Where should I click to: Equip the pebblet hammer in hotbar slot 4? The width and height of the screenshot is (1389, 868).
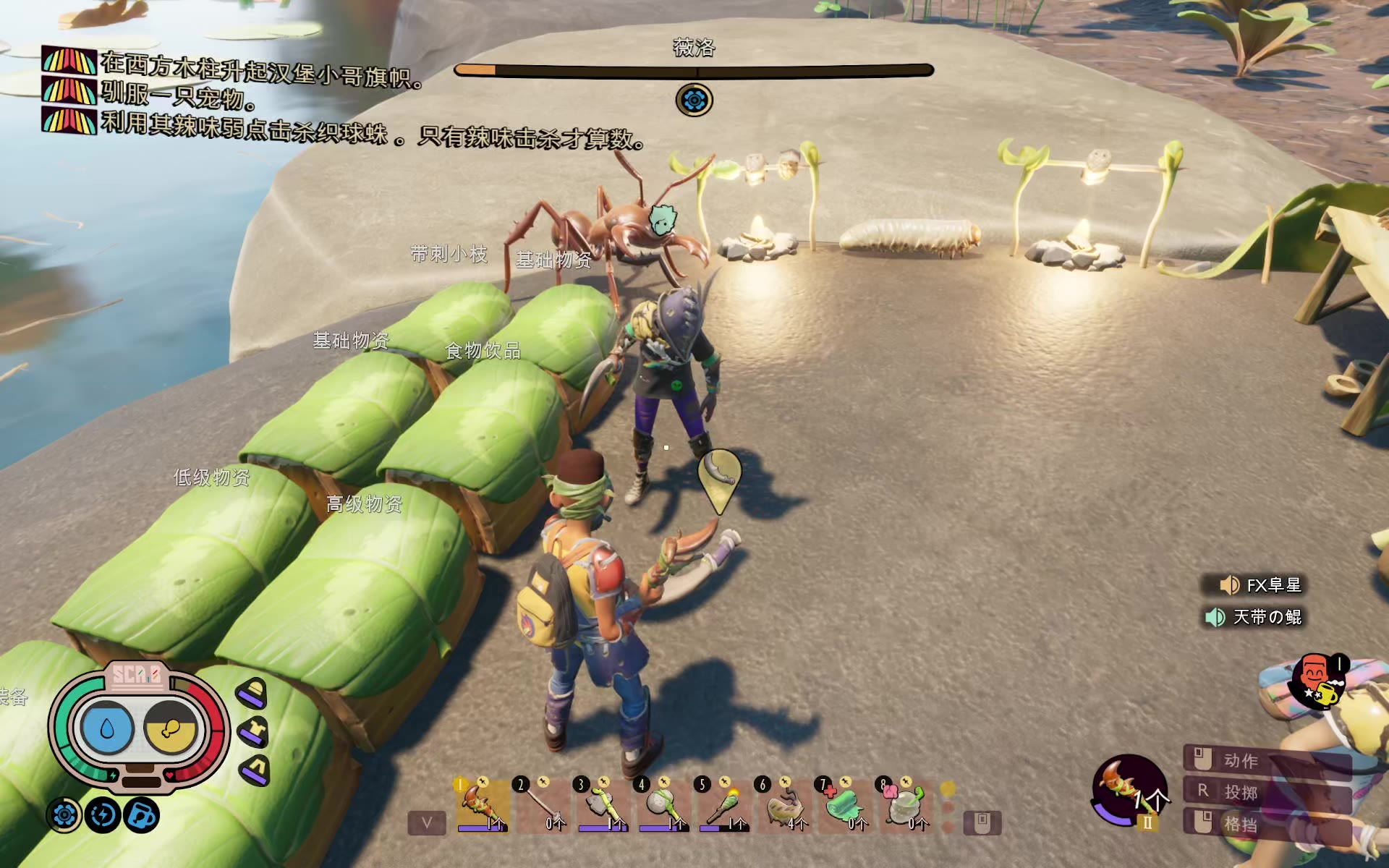(x=663, y=805)
